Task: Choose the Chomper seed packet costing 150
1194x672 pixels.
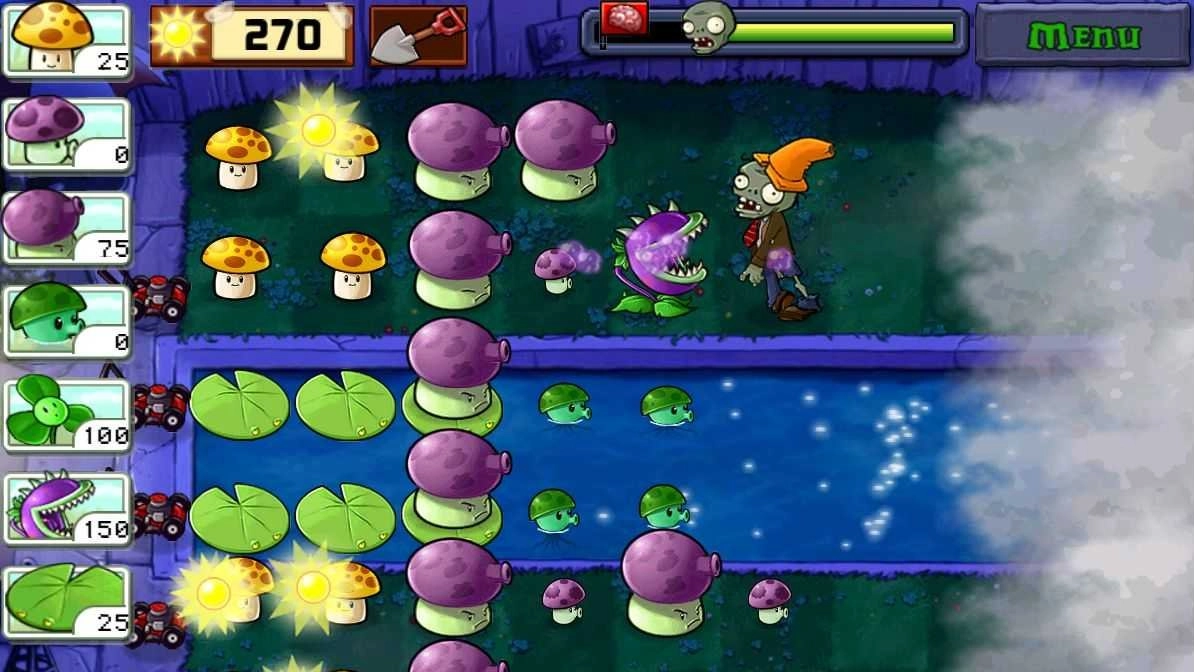Action: coord(68,508)
